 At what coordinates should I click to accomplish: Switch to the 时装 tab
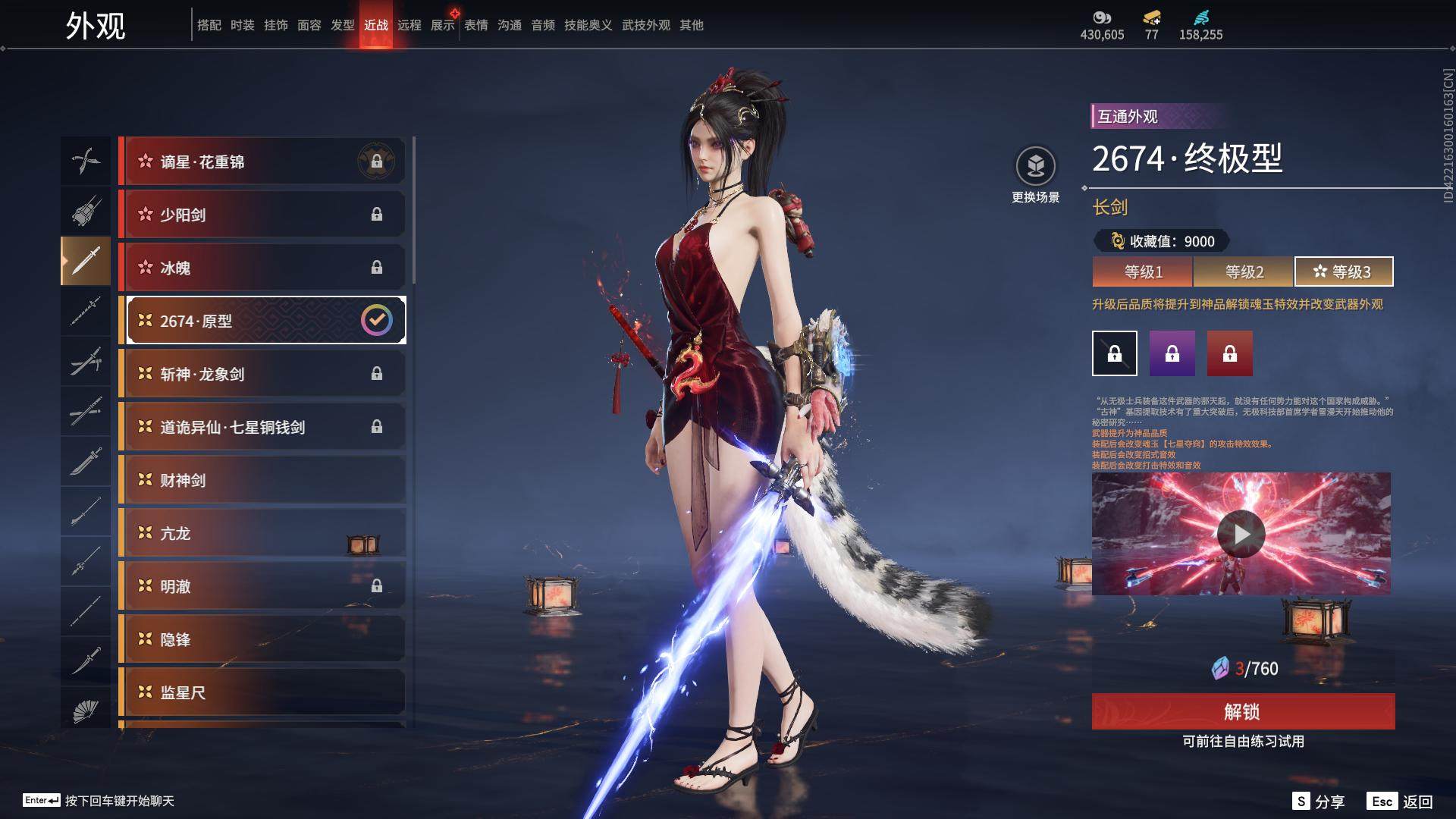243,25
